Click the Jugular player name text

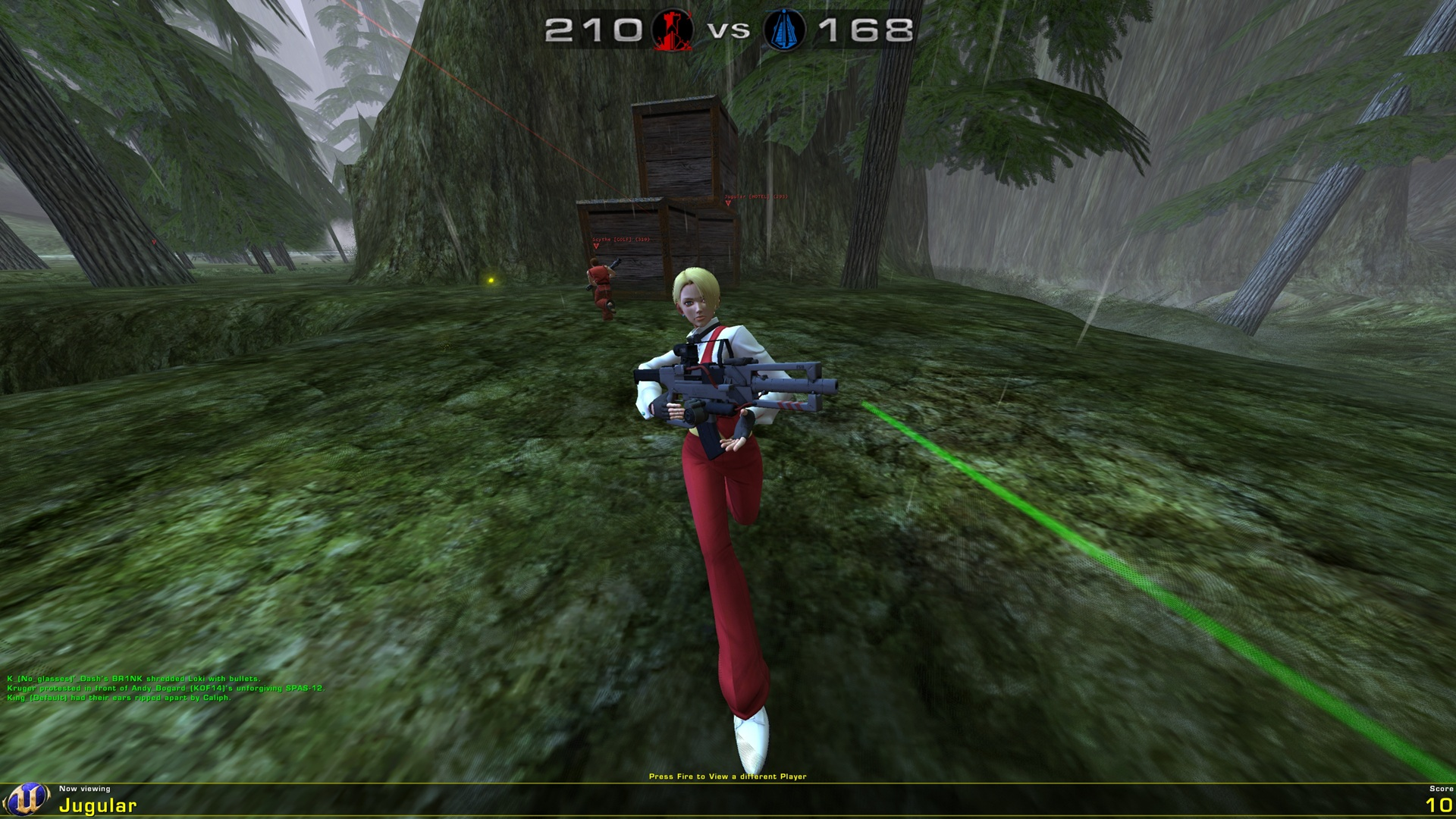tap(99, 805)
